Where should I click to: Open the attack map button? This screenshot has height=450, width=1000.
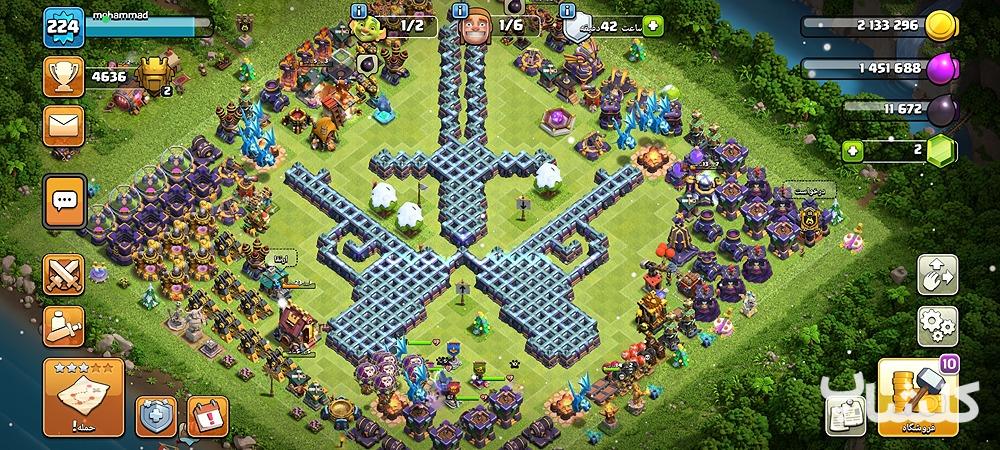[82, 398]
